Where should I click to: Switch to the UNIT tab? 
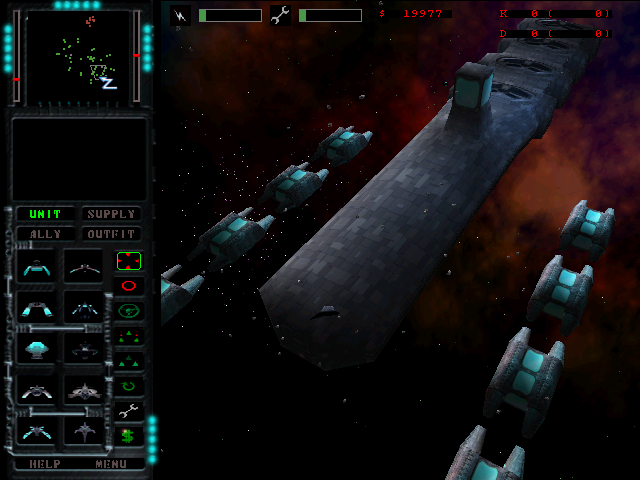point(45,214)
